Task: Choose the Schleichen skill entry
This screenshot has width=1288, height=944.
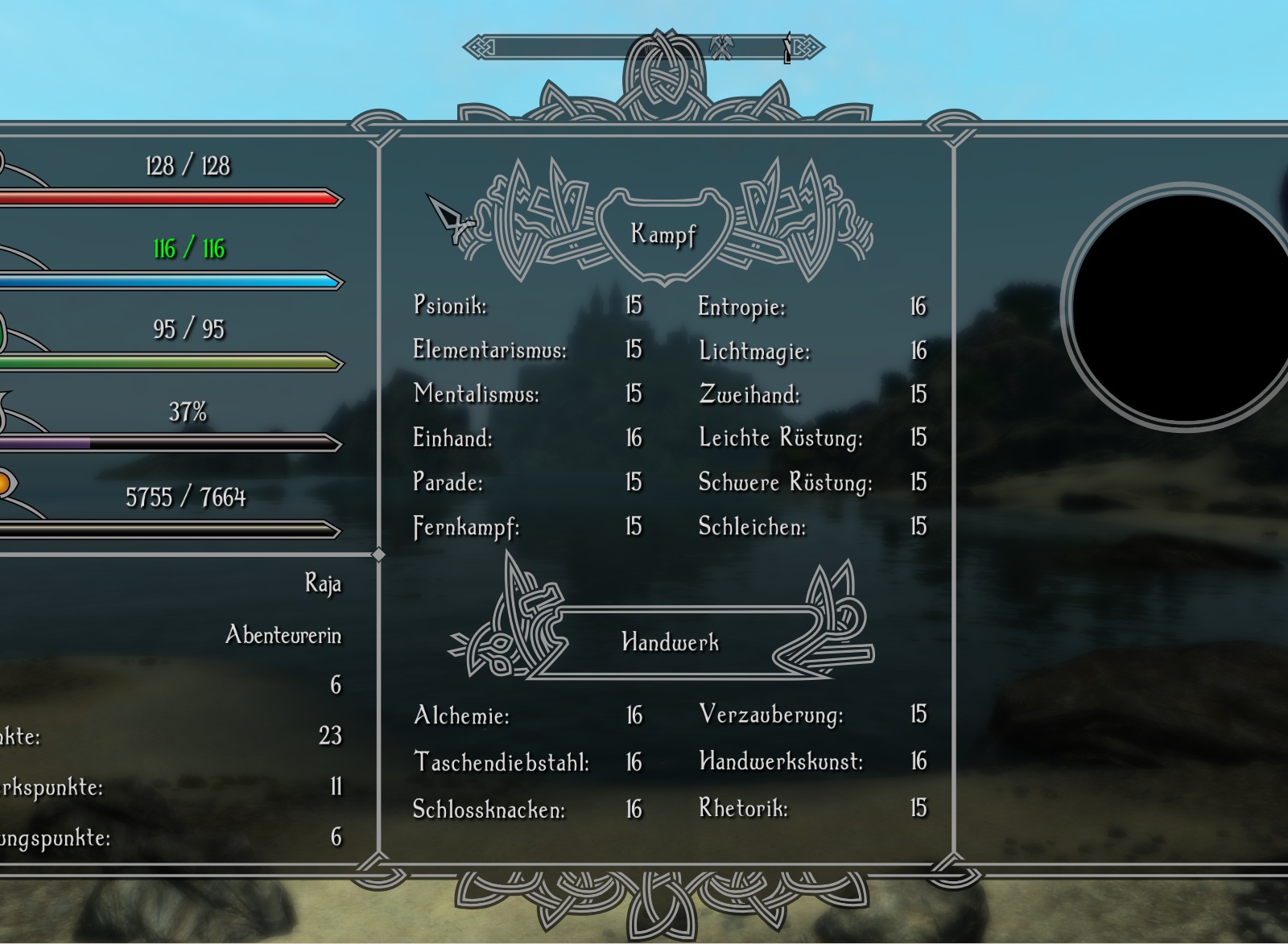Action: coord(752,526)
